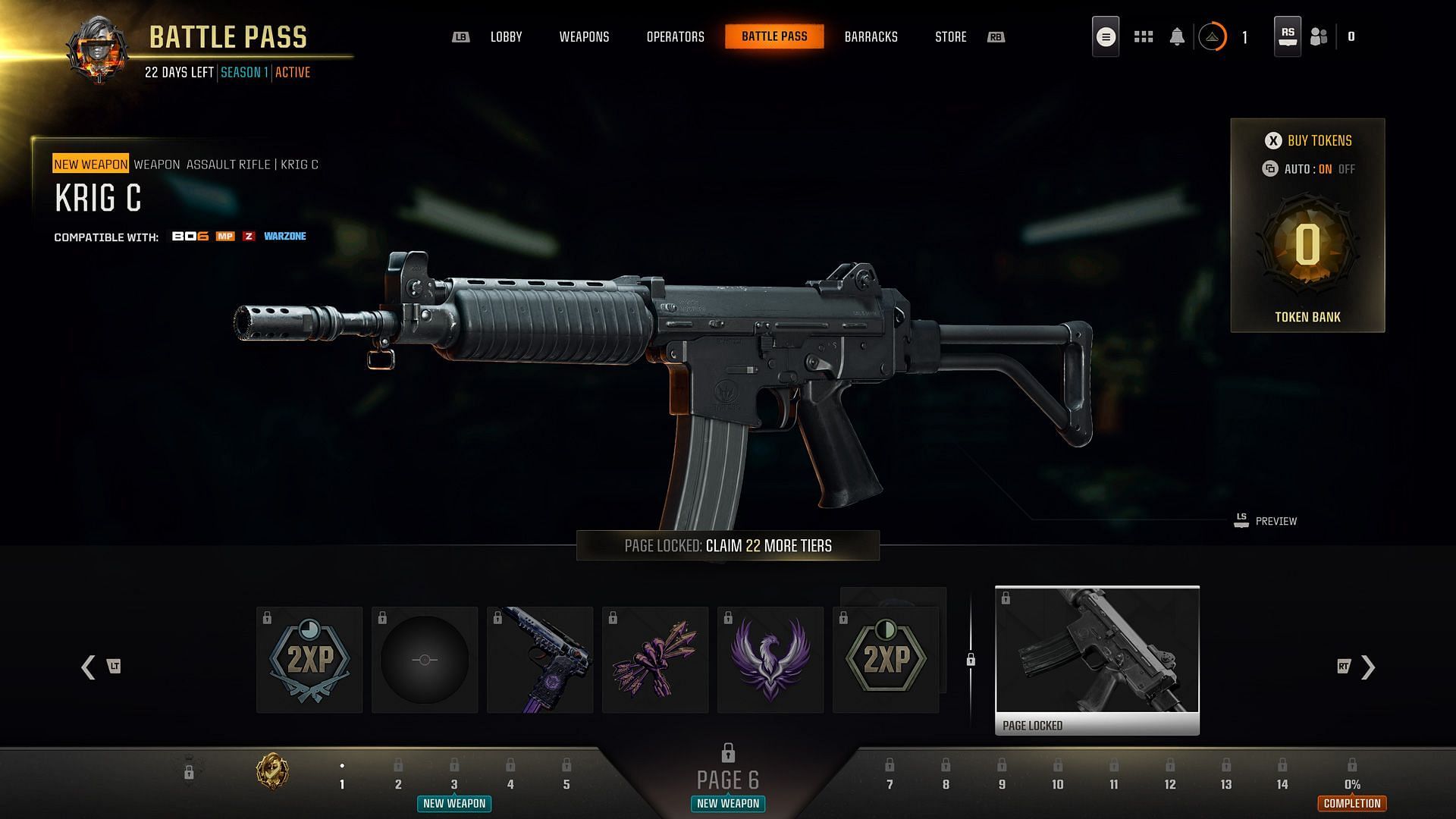Image resolution: width=1456 pixels, height=819 pixels.
Task: Go to the previous battle pass page arrow
Action: (89, 667)
